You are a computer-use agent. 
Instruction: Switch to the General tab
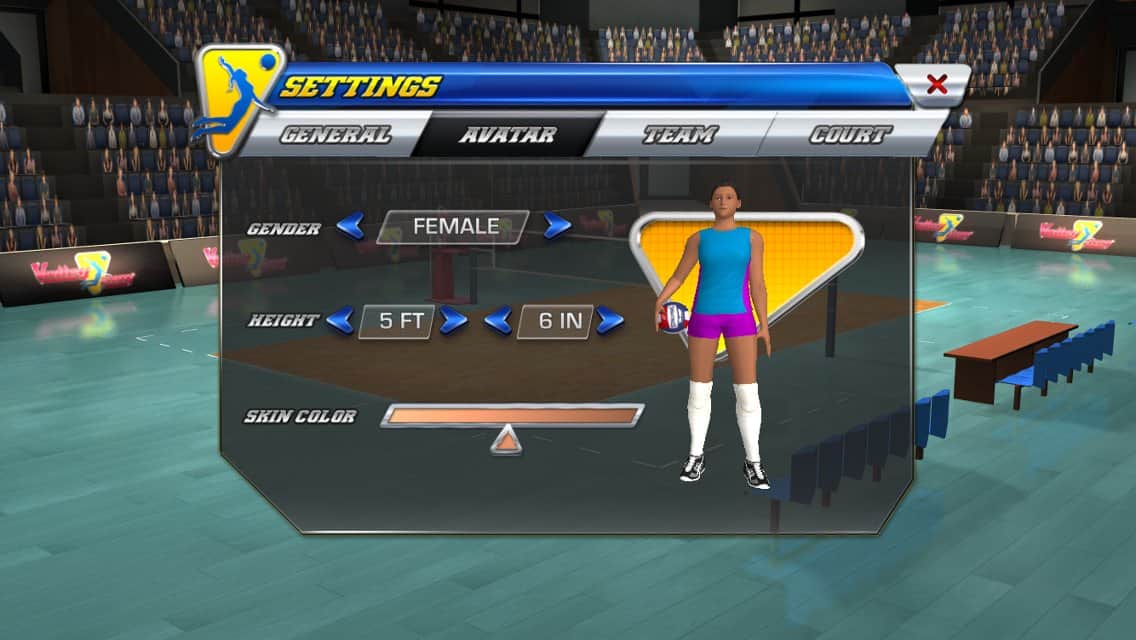click(x=335, y=135)
